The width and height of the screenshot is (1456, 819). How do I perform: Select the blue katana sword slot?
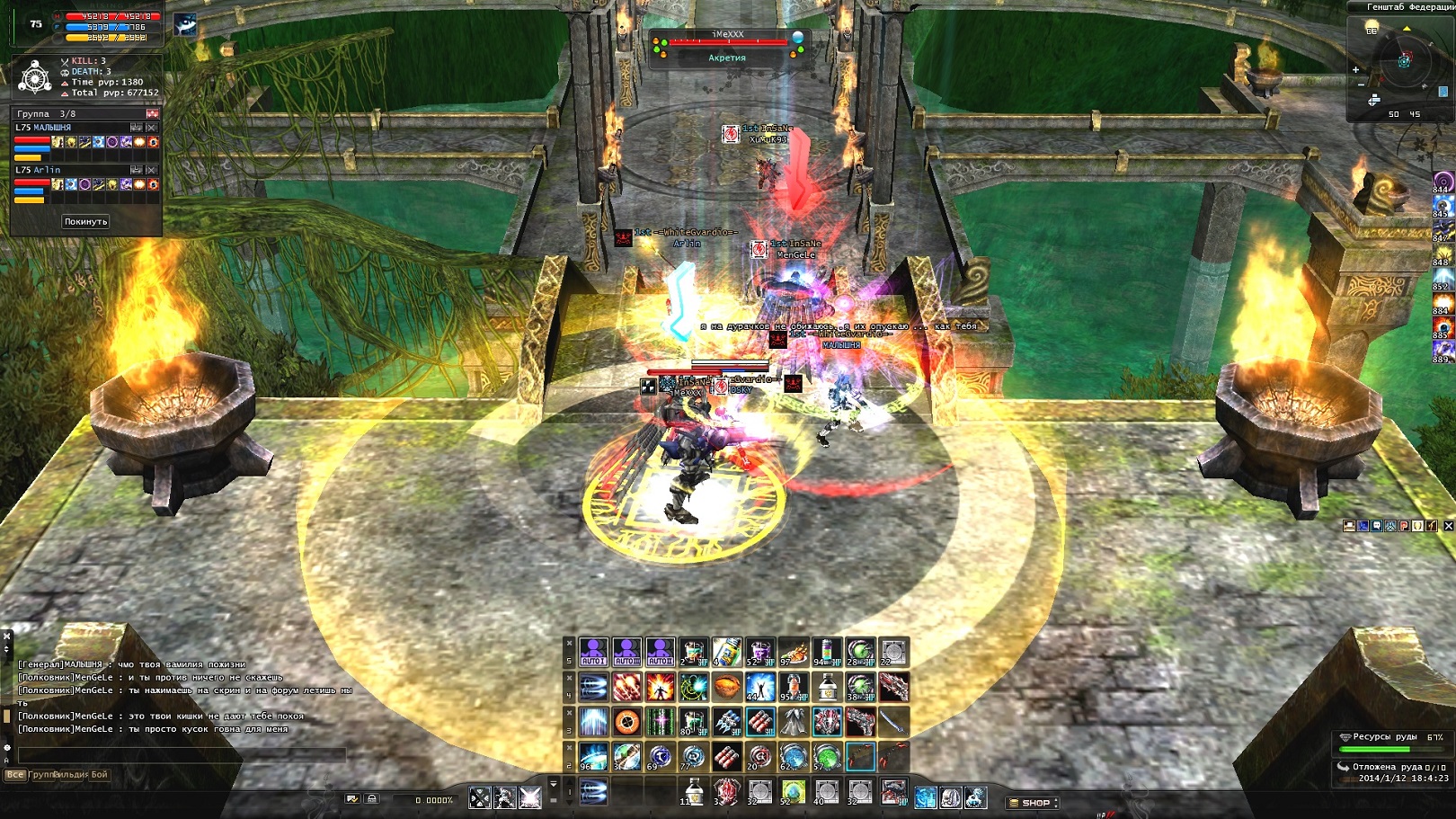(x=892, y=722)
